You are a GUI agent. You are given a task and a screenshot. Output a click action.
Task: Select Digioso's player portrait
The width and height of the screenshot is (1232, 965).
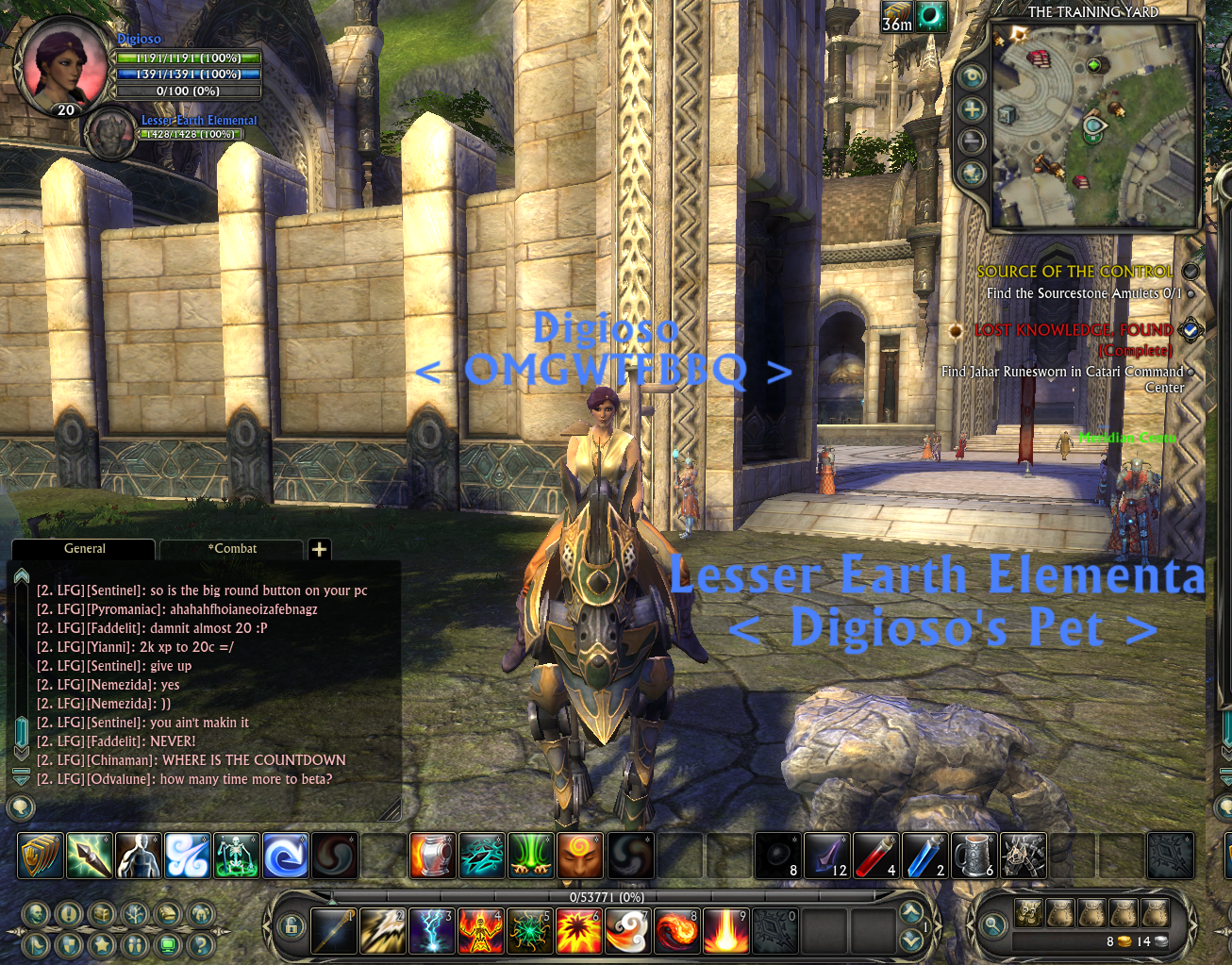pos(63,62)
